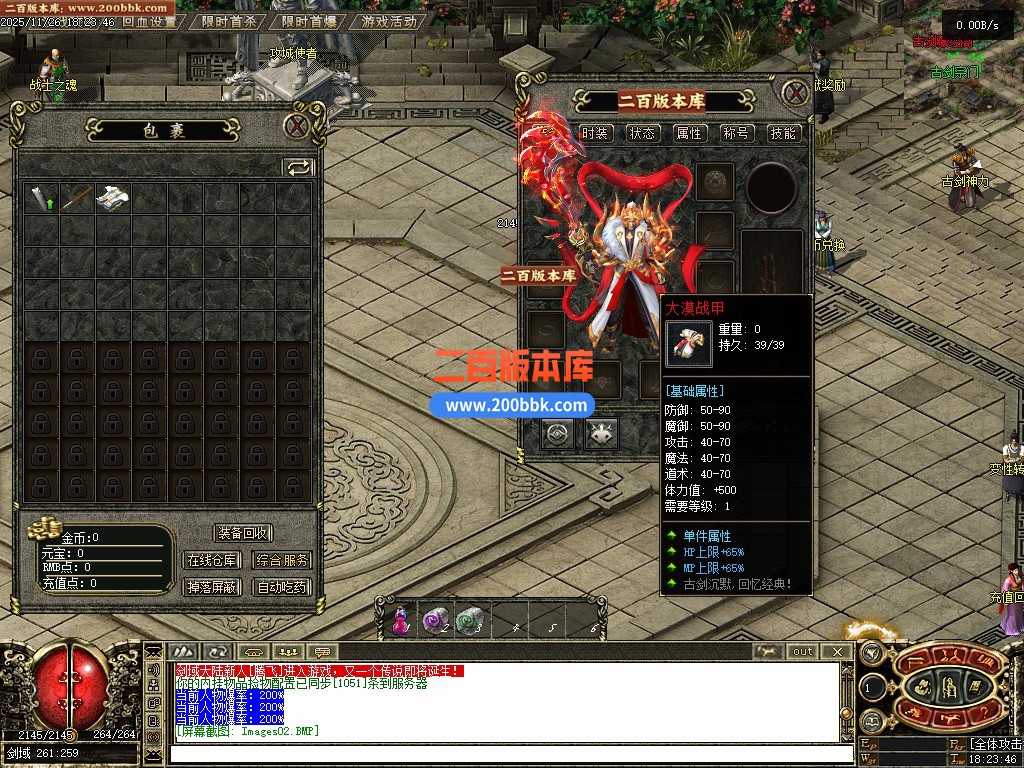The width and height of the screenshot is (1024, 768).
Task: Switch to the 称号 tab
Action: click(736, 133)
